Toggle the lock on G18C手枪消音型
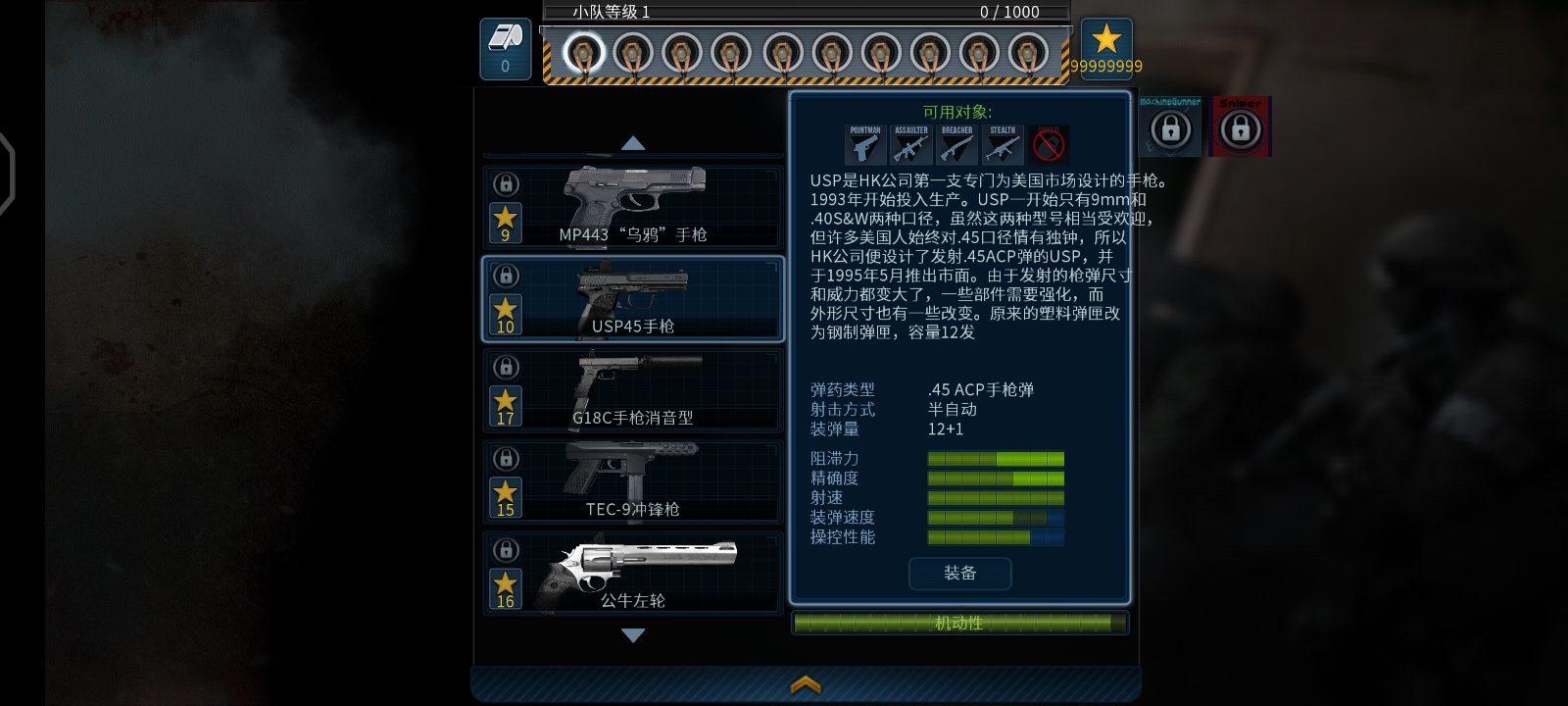This screenshot has height=706, width=1568. coord(506,368)
